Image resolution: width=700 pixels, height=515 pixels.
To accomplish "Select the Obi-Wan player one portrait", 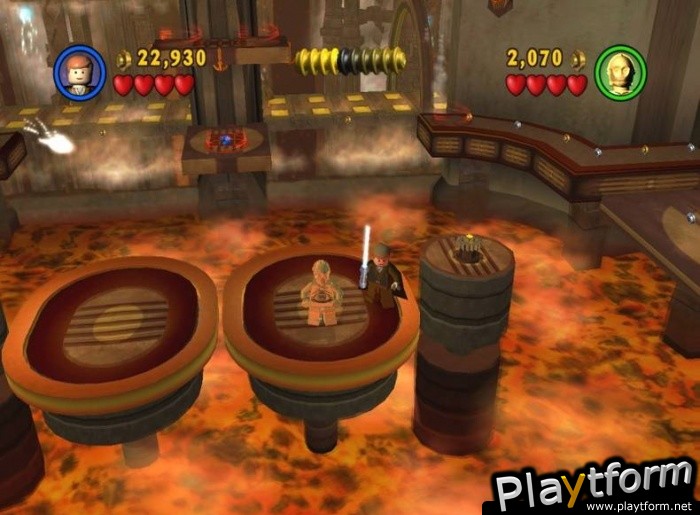I will click(x=79, y=73).
